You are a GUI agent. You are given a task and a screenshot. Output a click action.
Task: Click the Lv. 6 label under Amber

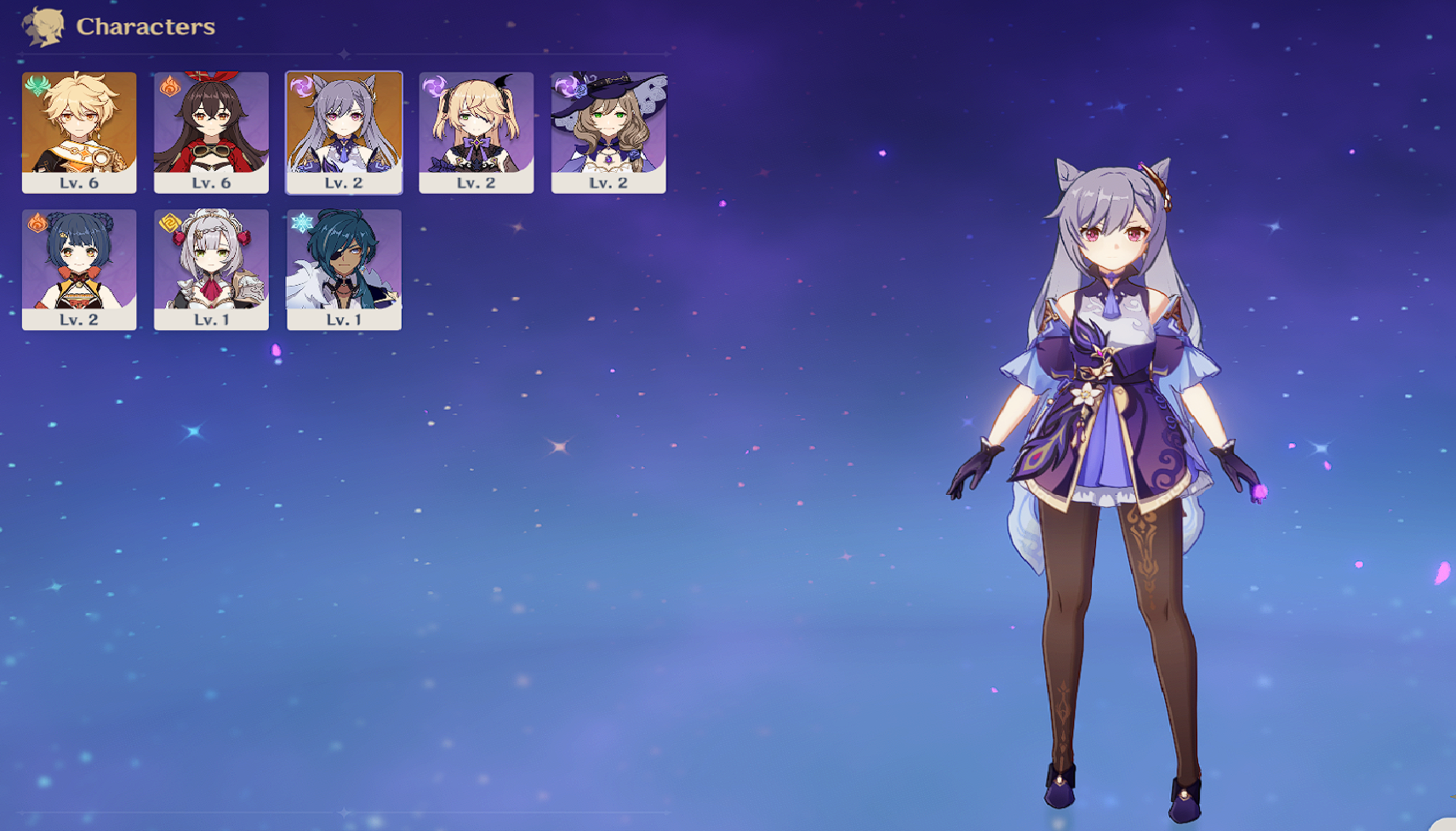click(x=211, y=179)
